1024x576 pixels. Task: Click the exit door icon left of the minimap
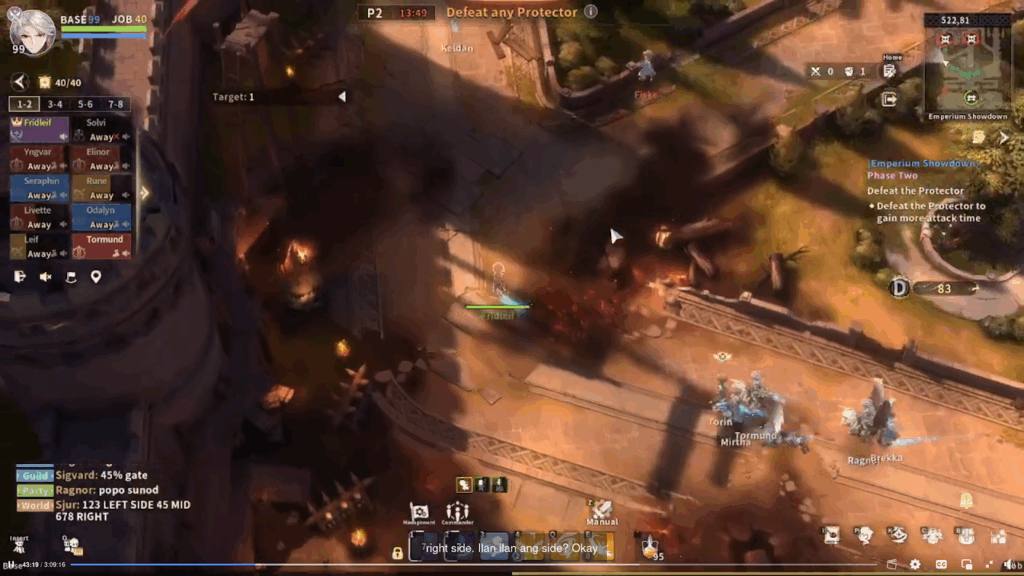[889, 99]
